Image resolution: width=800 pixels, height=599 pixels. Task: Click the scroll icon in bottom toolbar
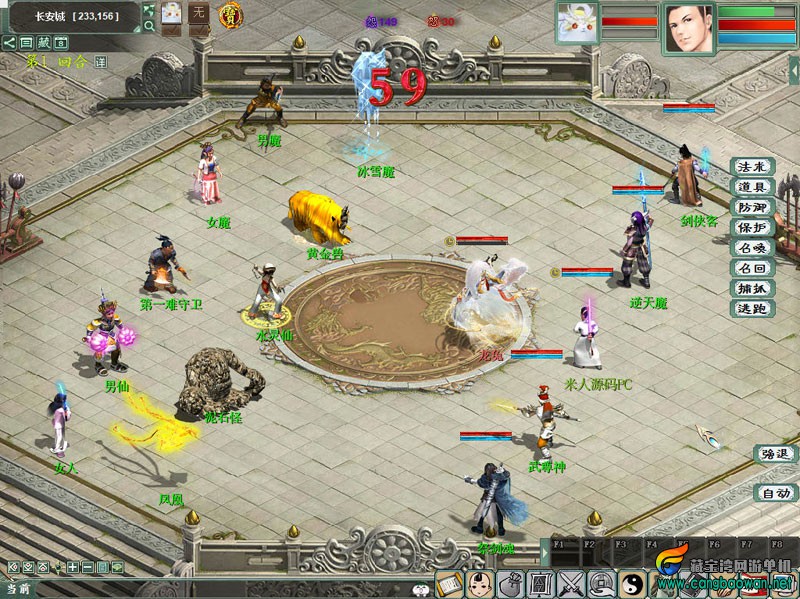point(449,583)
